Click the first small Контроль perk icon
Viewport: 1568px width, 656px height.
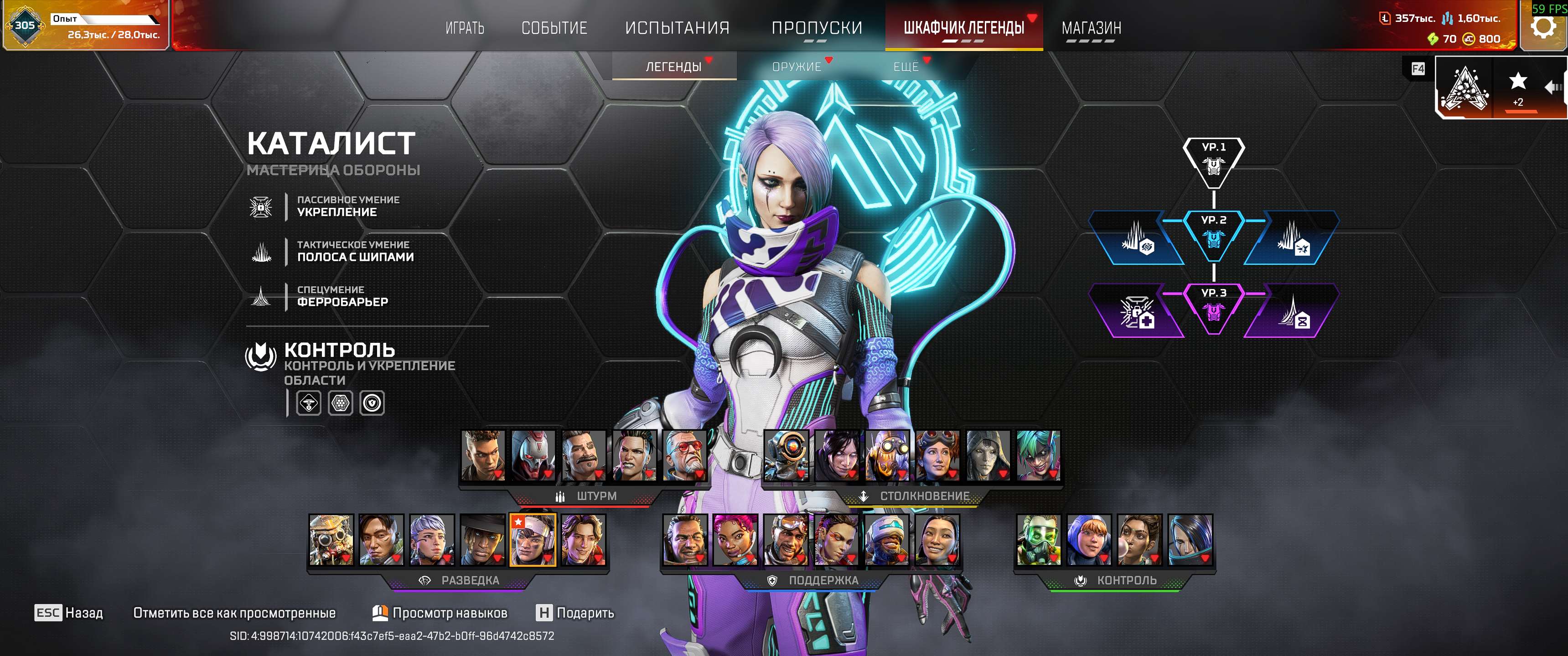click(x=309, y=403)
